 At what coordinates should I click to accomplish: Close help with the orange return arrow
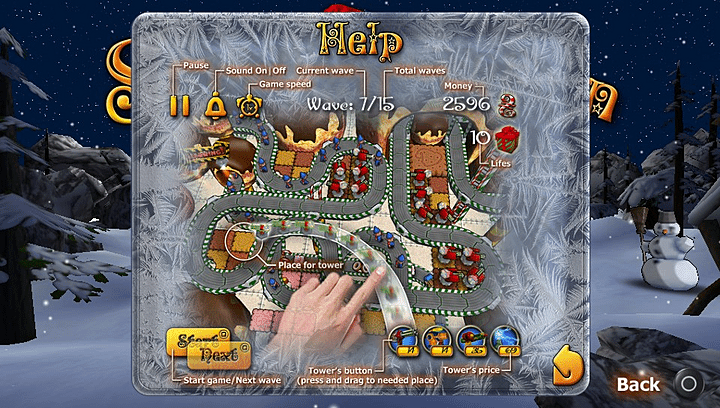click(567, 366)
